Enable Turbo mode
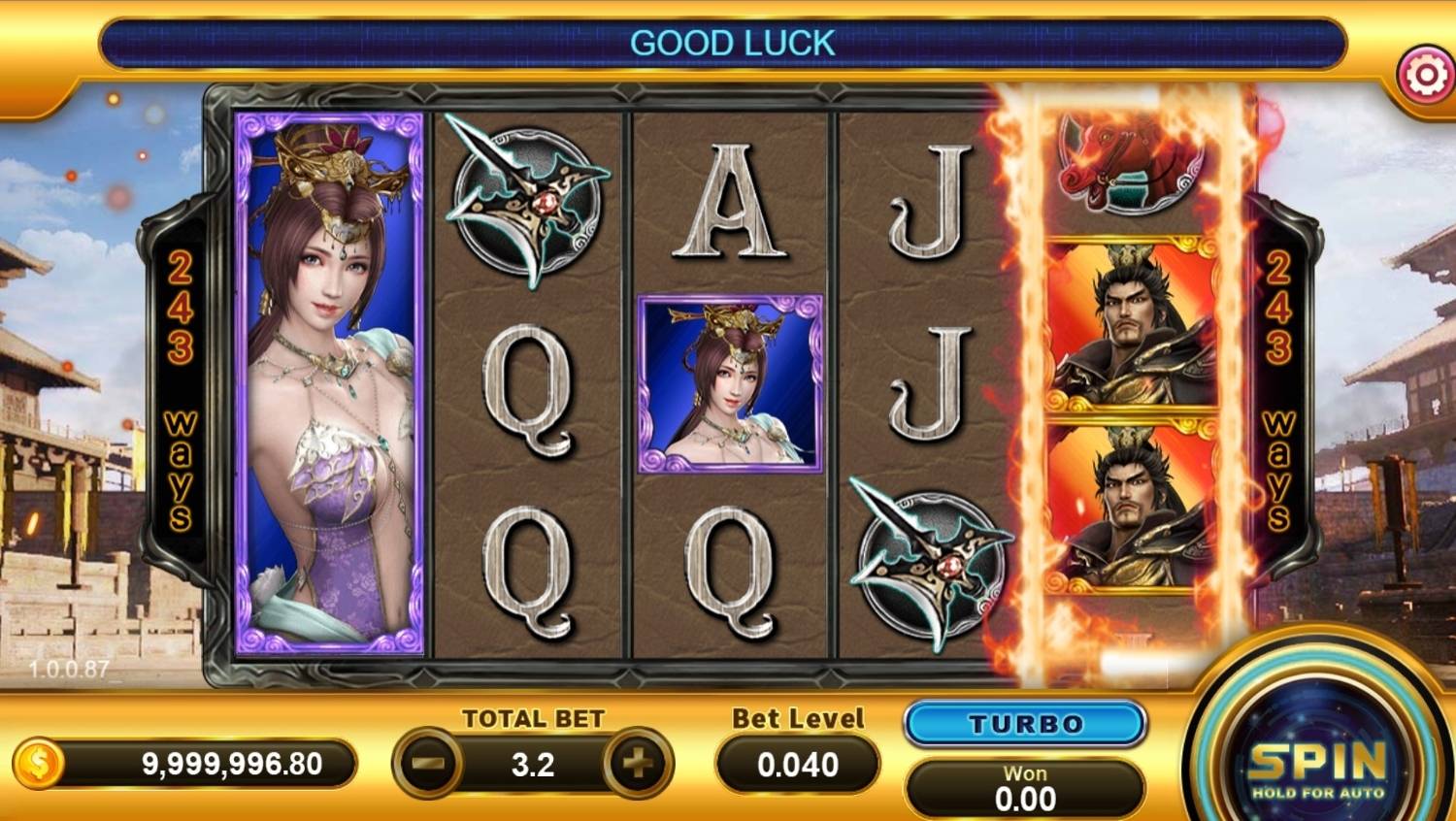Viewport: 1456px width, 821px height. 1024,722
